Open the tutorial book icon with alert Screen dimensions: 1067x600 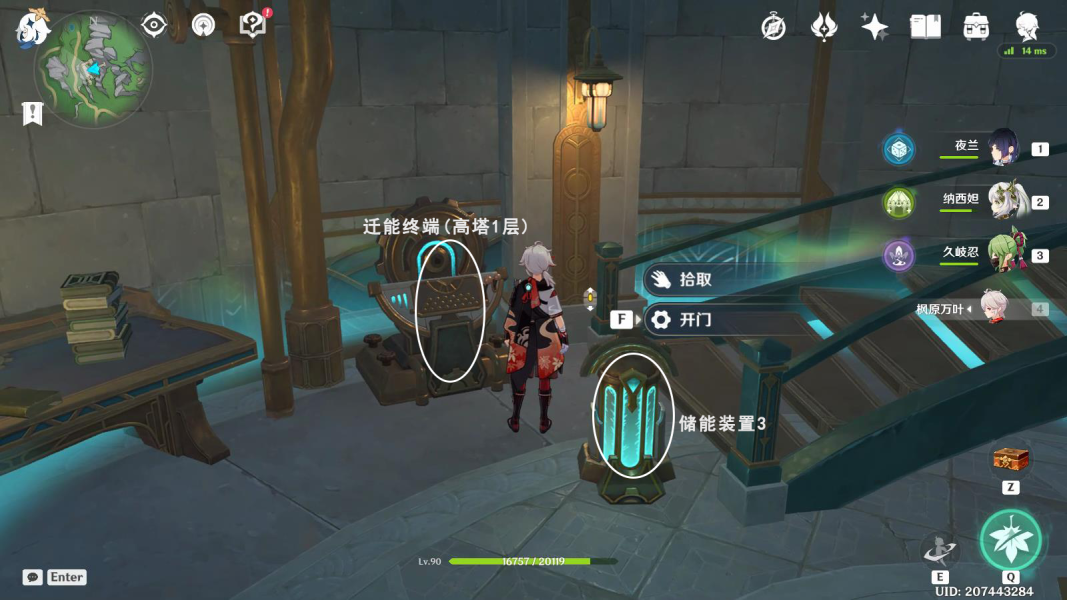click(x=254, y=25)
